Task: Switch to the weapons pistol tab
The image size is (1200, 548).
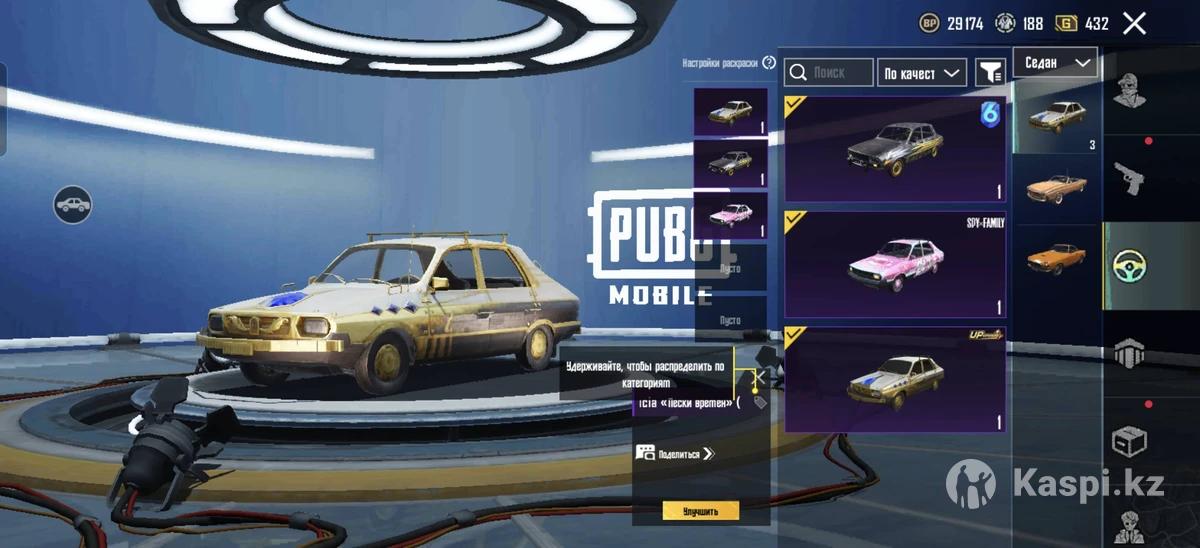Action: tap(1130, 178)
